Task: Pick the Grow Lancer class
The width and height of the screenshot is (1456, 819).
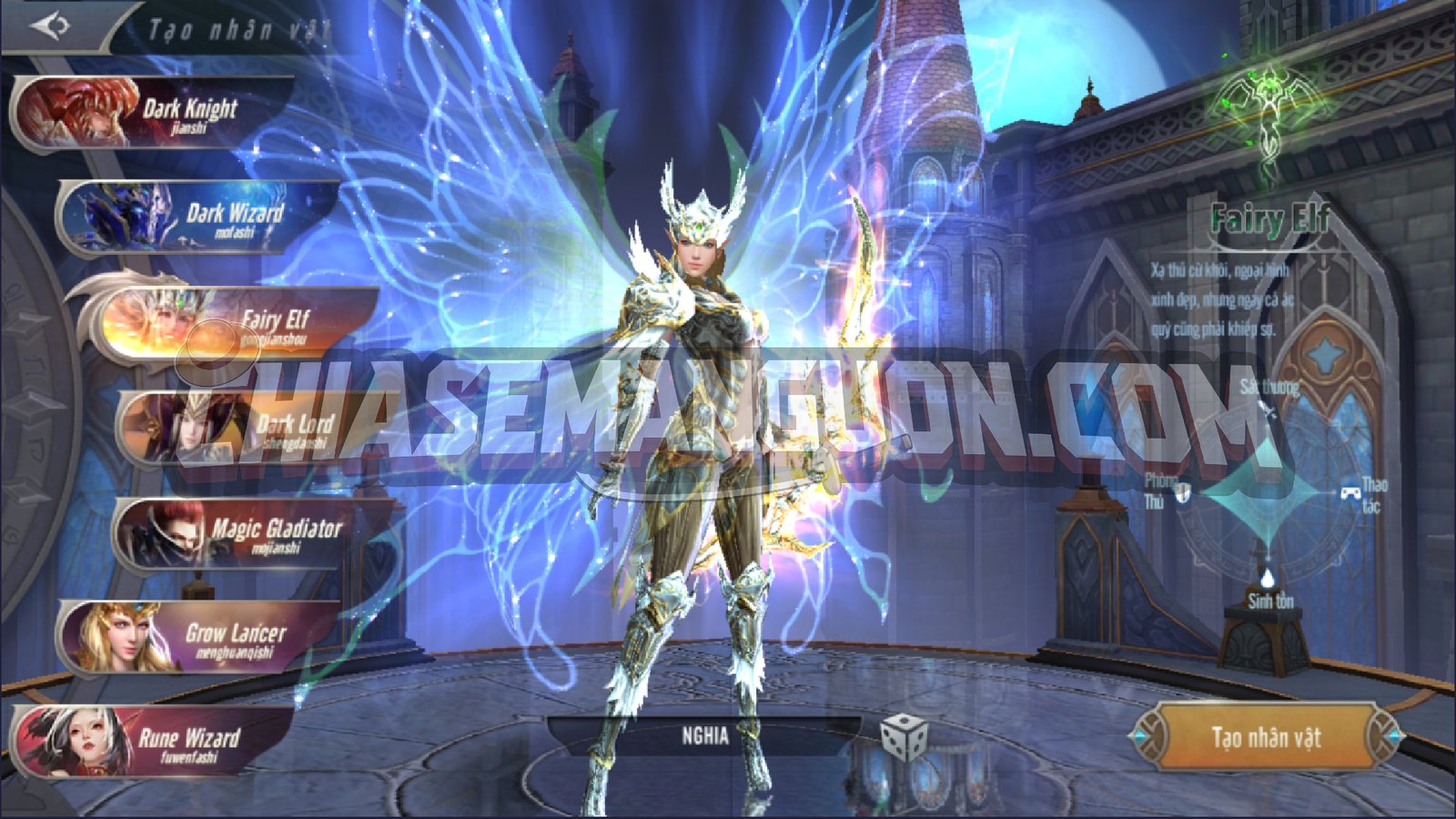Action: coord(200,636)
